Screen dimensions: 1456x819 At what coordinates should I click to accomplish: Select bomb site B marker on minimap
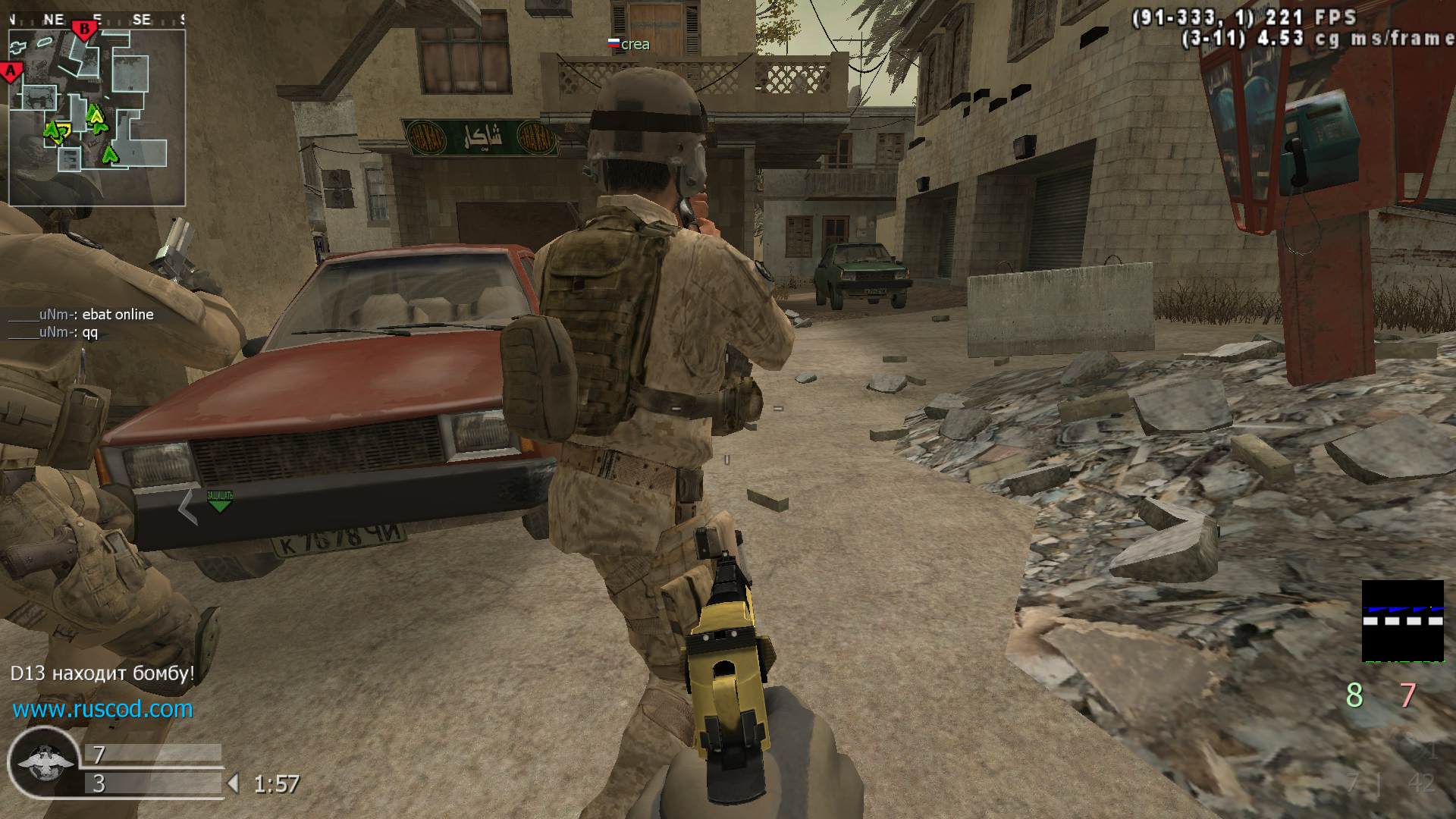tap(84, 30)
